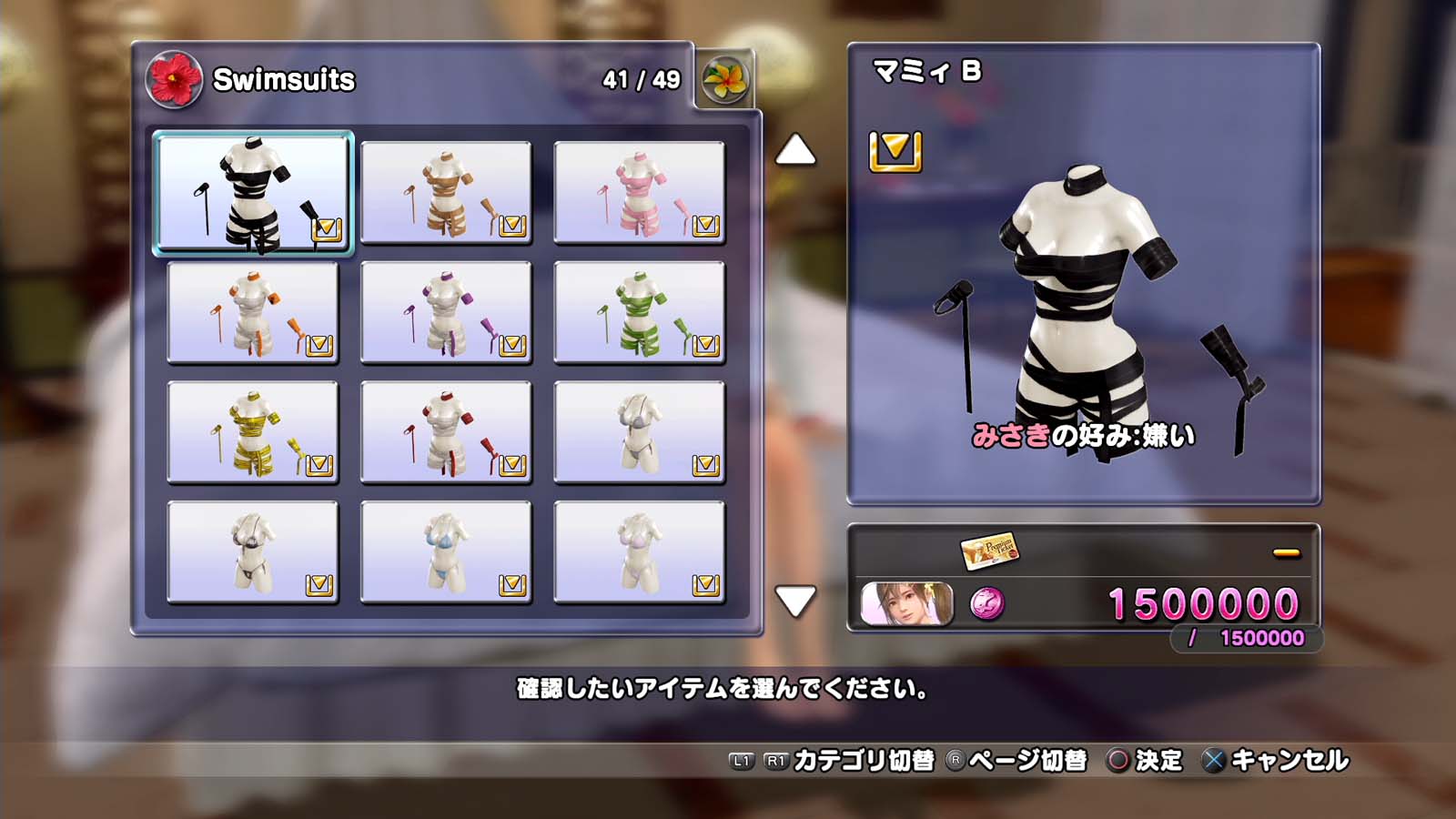Show next page with the white down arrow
The height and width of the screenshot is (819, 1456).
pos(795,602)
